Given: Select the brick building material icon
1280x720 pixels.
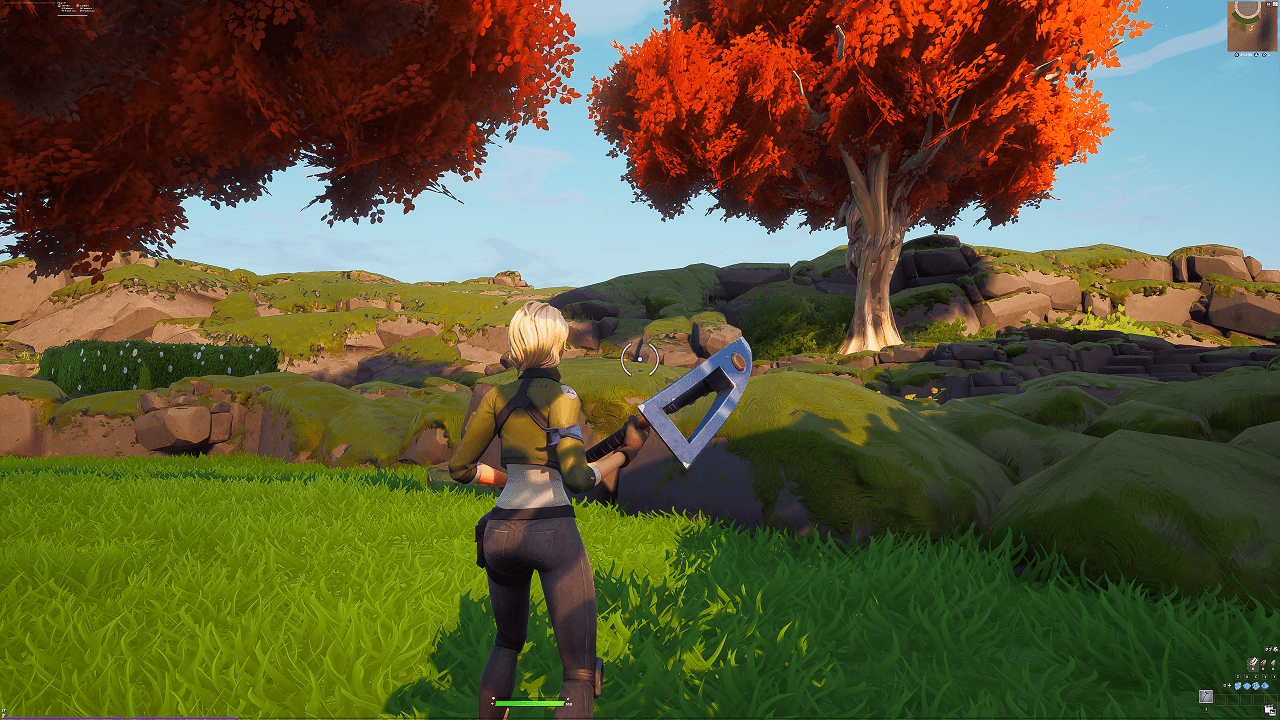Looking at the screenshot, I should point(1263,663).
